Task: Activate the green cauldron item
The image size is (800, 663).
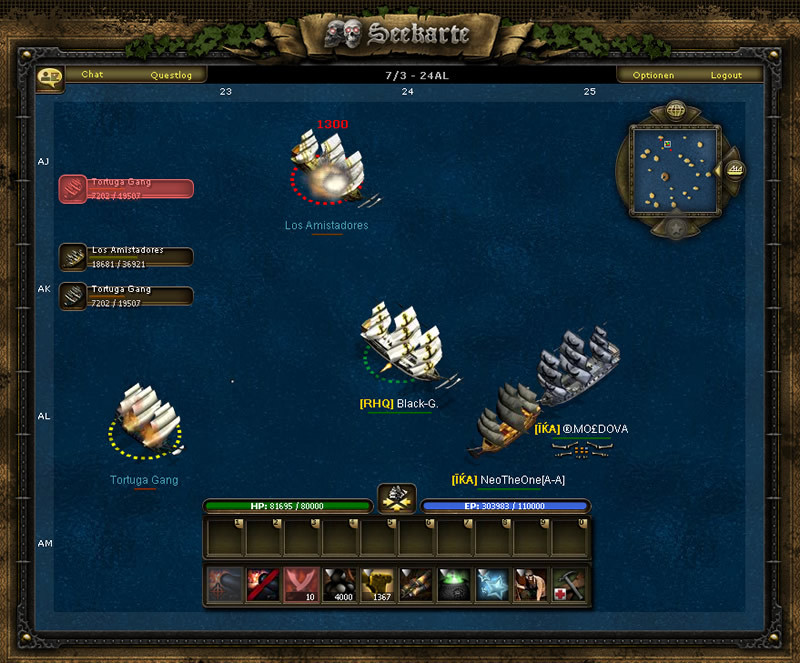Action: [x=454, y=585]
